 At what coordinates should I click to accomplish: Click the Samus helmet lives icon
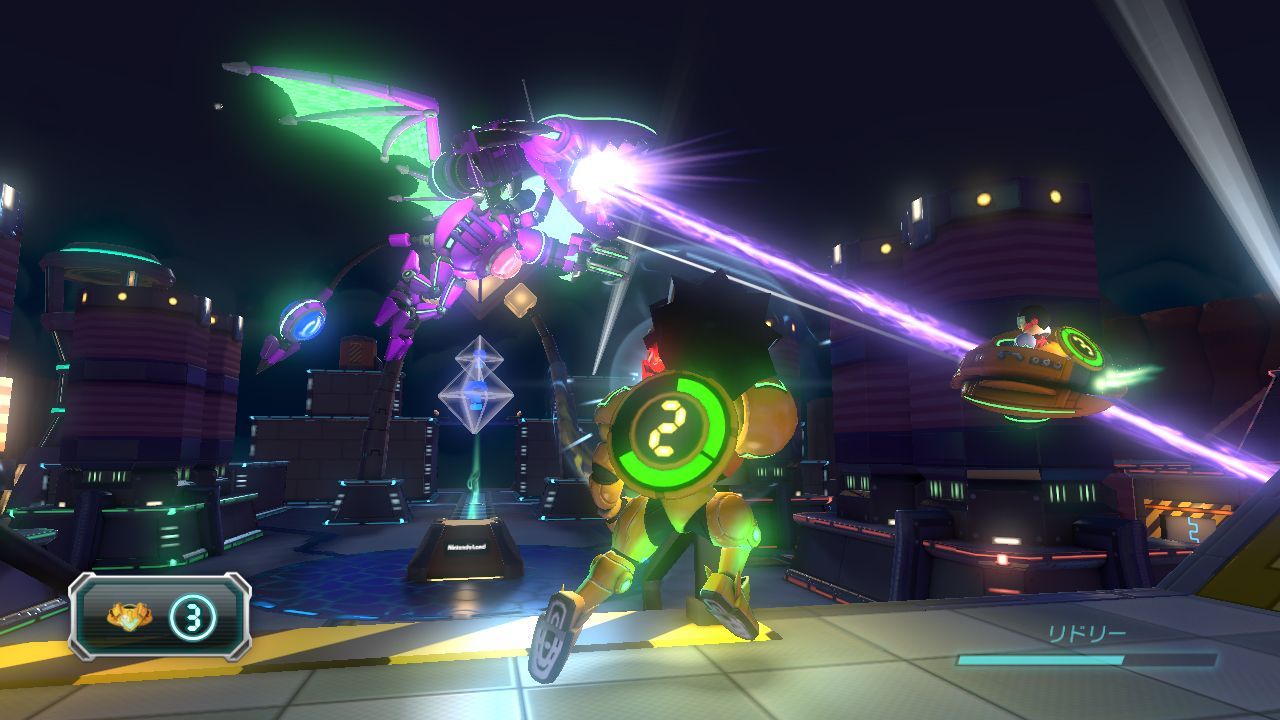[x=128, y=616]
